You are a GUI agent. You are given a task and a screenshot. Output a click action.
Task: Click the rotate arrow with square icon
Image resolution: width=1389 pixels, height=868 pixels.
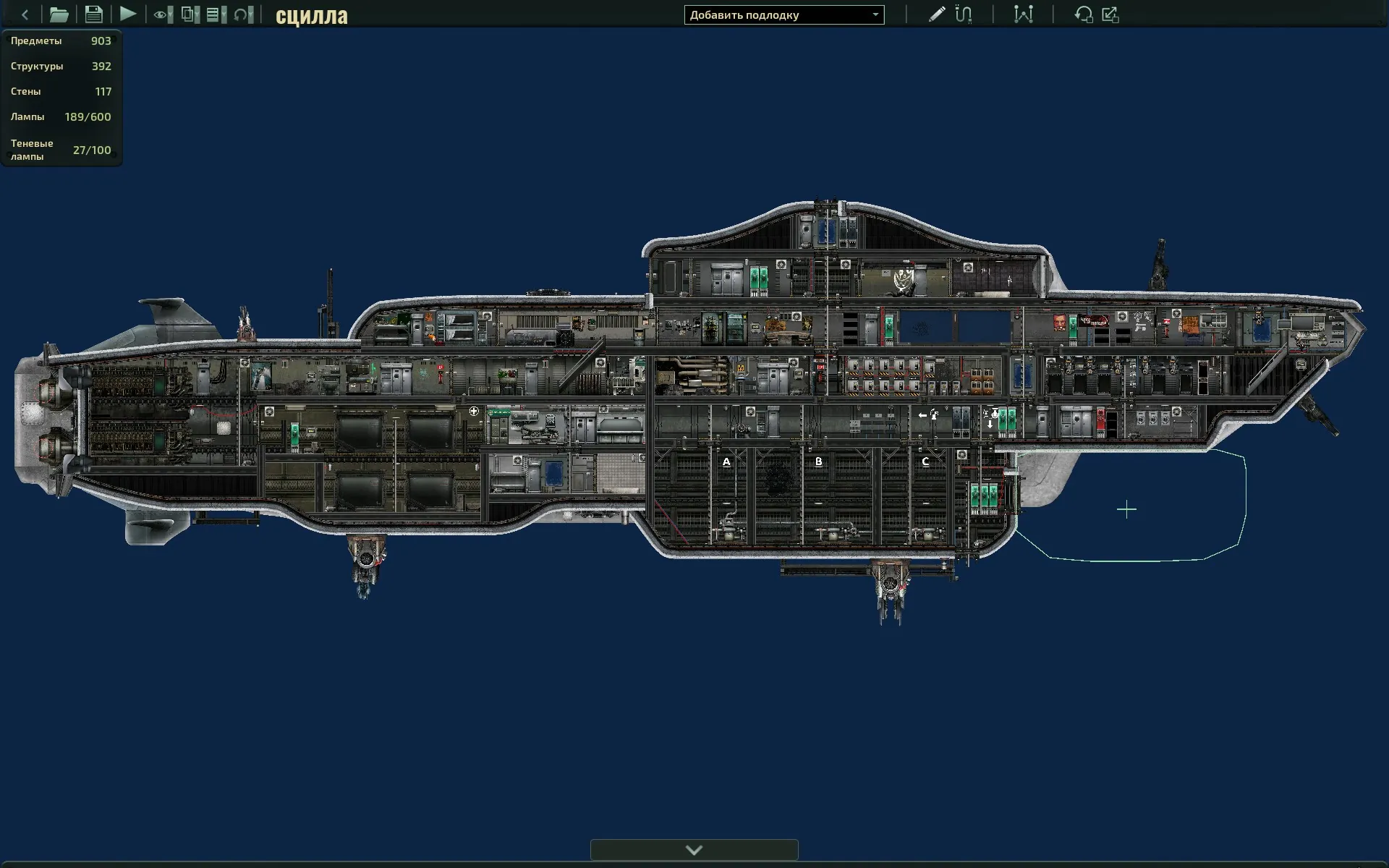tap(1083, 14)
